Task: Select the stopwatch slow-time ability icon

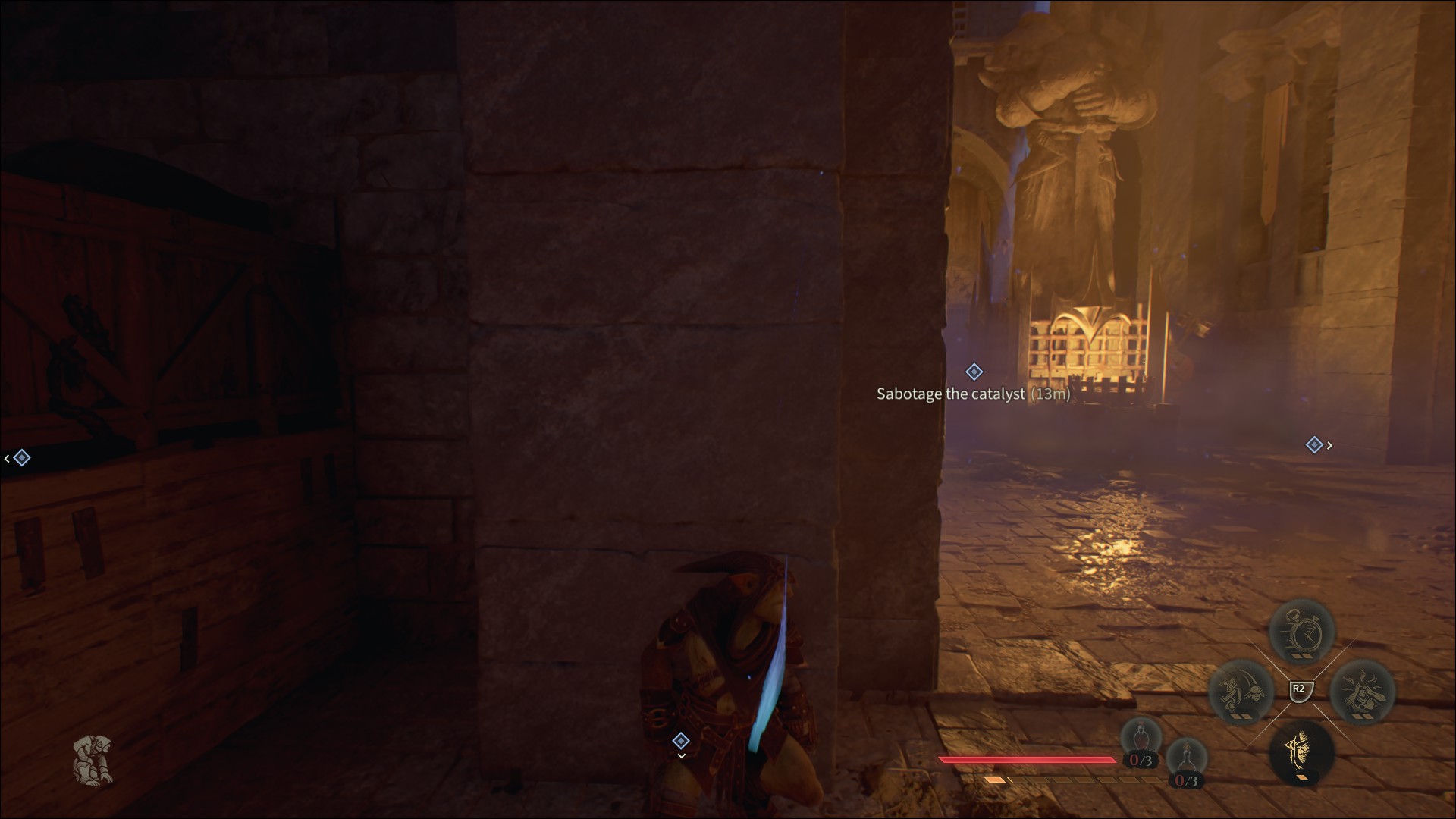Action: pos(1302,630)
